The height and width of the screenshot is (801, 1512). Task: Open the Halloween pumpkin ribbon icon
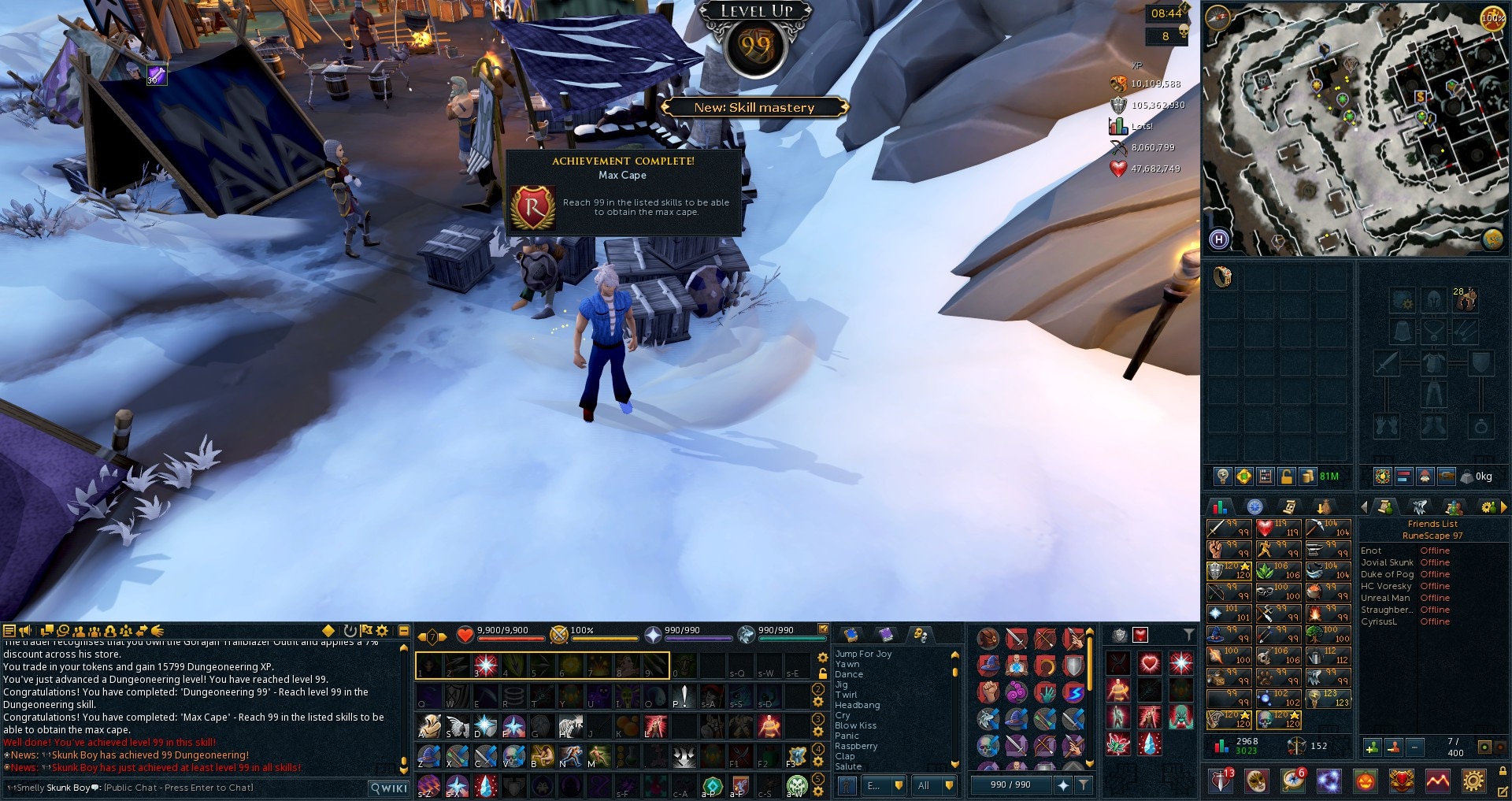click(1365, 781)
